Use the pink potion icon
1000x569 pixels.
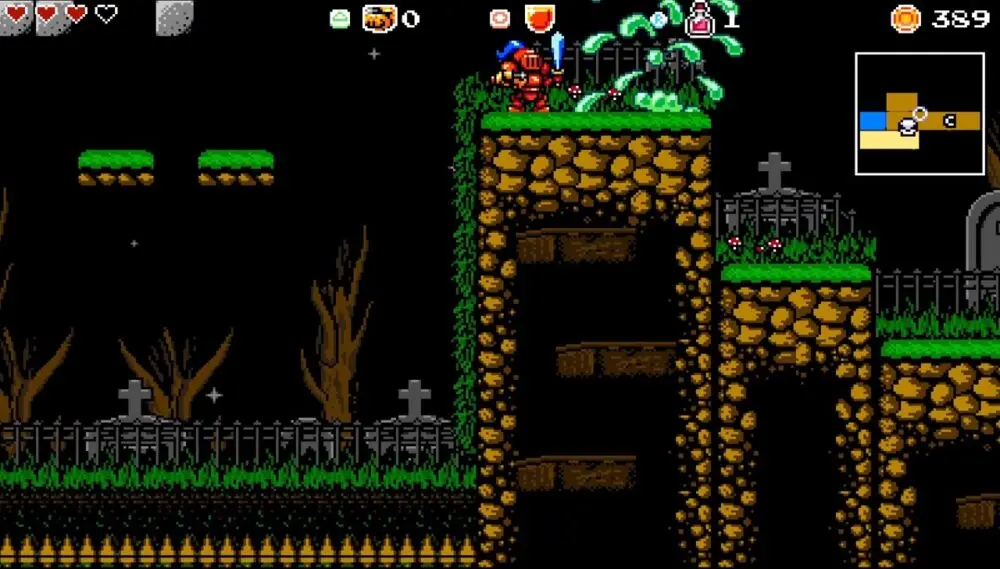(x=700, y=18)
